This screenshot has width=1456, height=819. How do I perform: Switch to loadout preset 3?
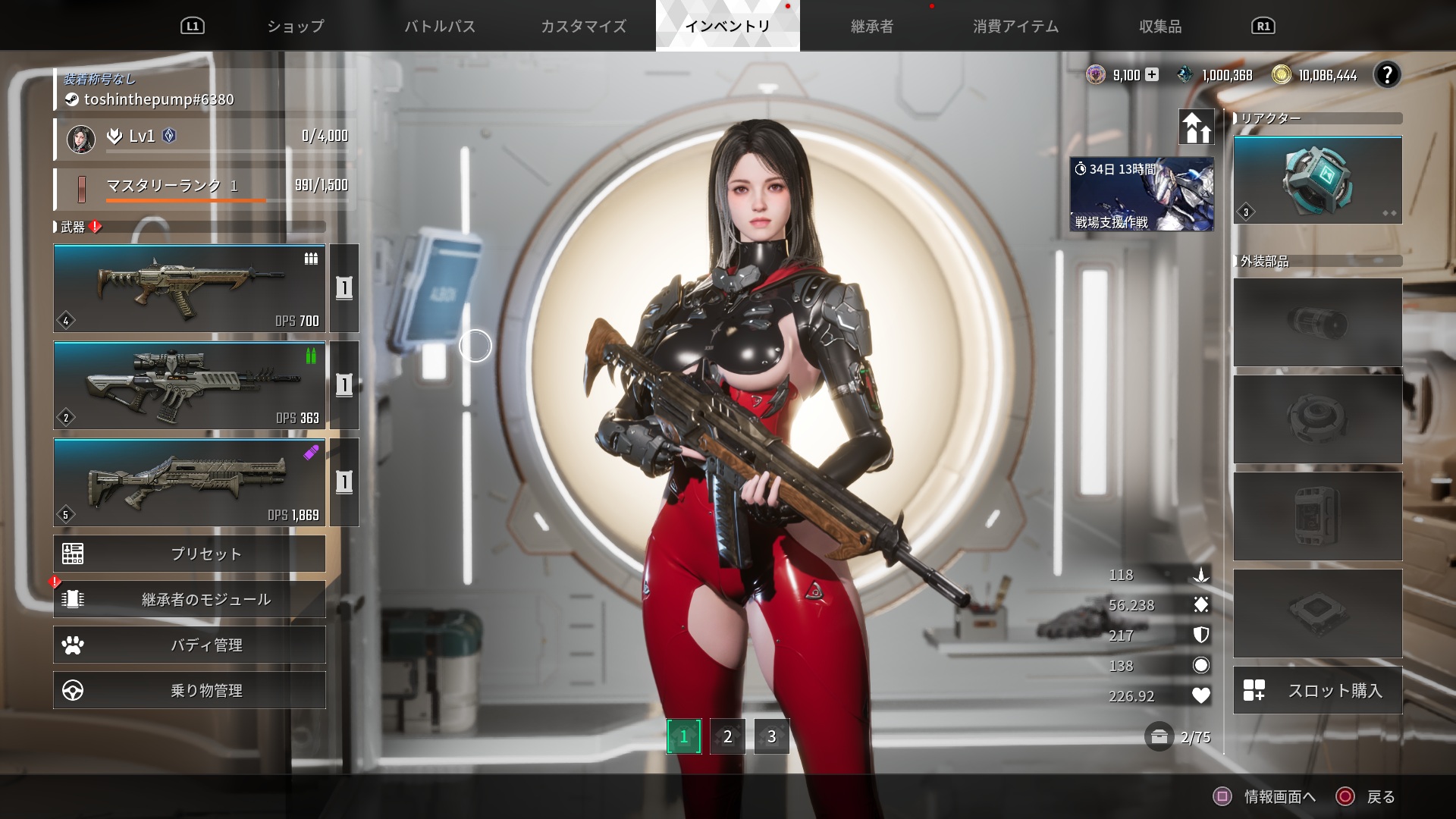coord(771,736)
